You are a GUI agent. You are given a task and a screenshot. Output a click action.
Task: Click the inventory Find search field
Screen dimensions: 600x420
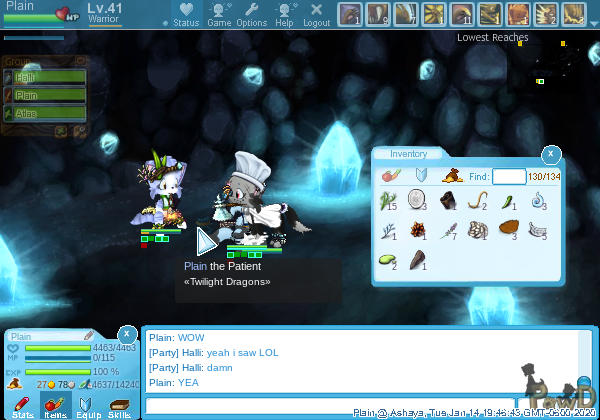coord(508,176)
